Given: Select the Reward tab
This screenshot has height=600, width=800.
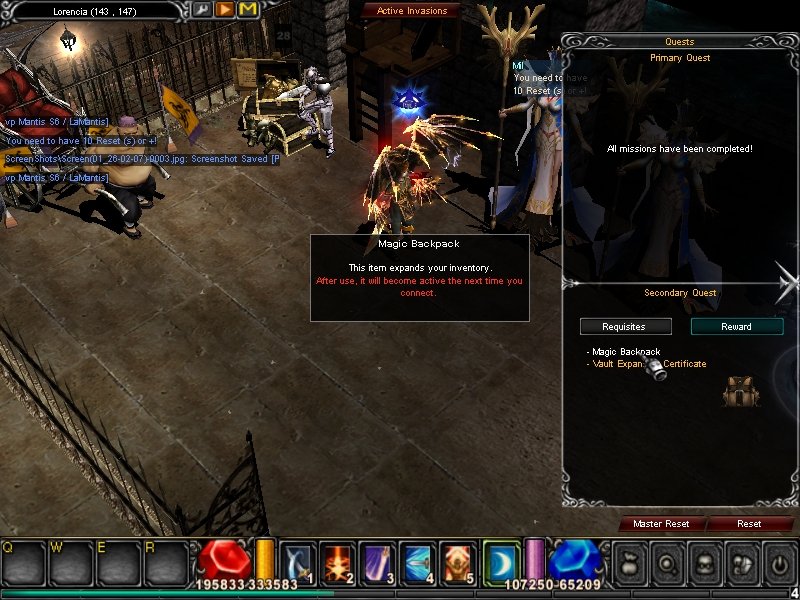Looking at the screenshot, I should 737,327.
